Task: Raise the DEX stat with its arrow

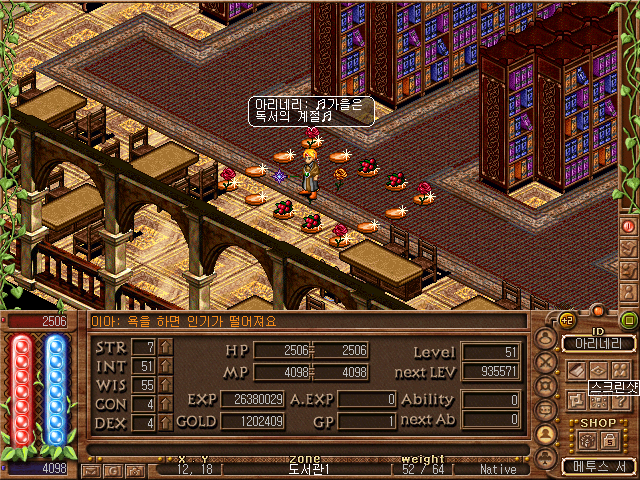Action: pyautogui.click(x=166, y=422)
